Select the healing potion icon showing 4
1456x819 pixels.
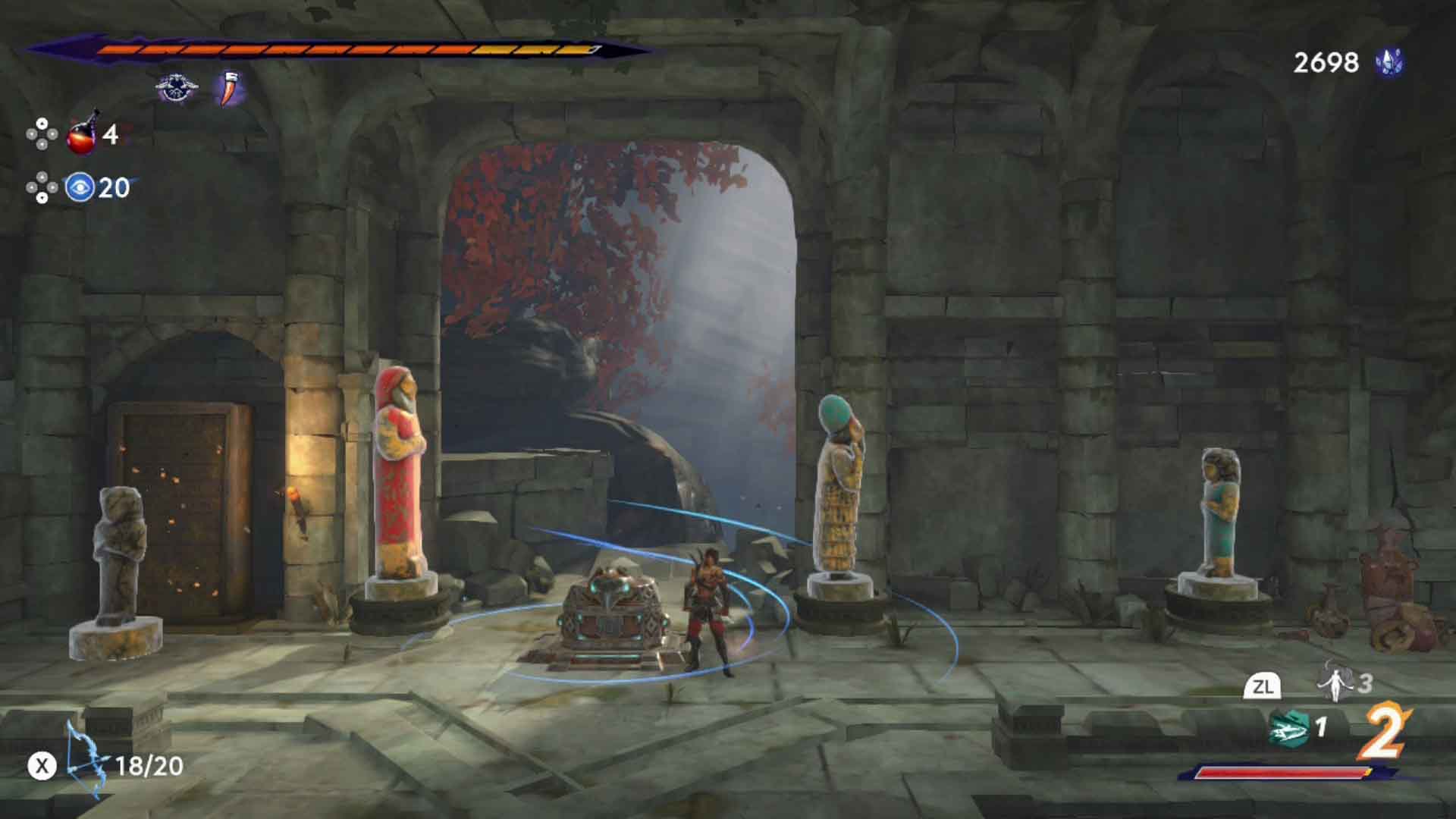pos(80,136)
